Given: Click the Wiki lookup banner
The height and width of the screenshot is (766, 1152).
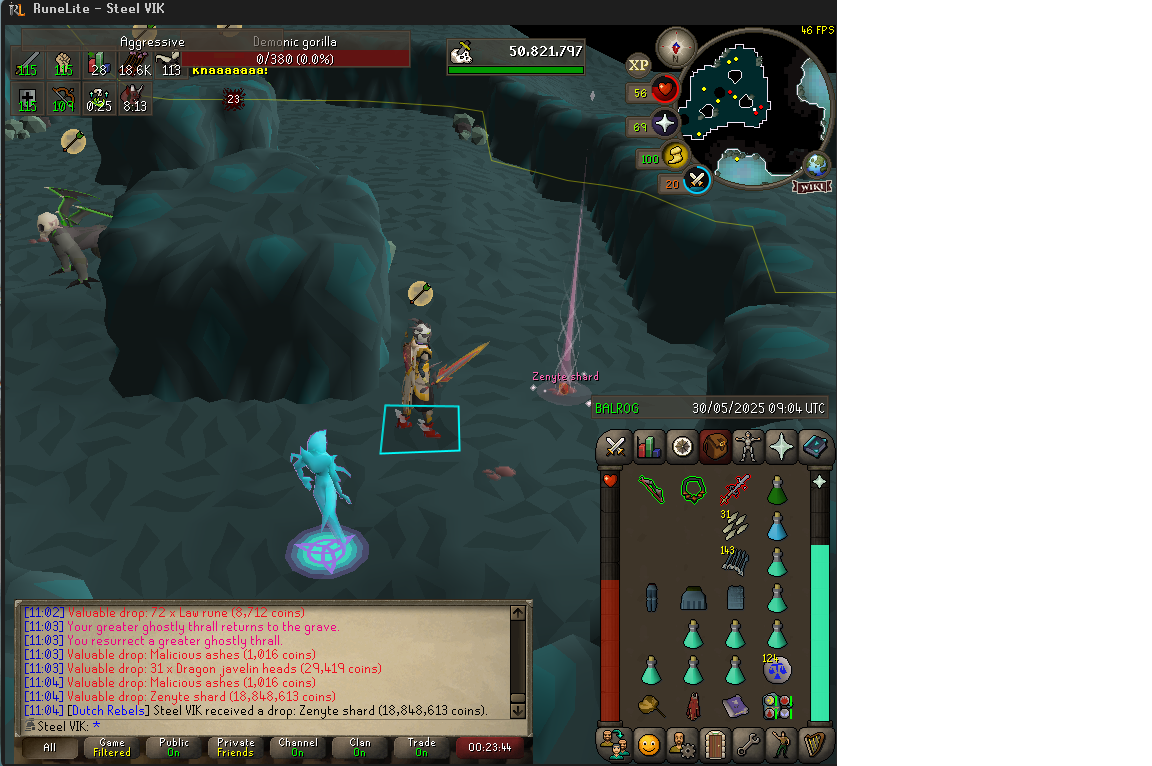Looking at the screenshot, I should [811, 186].
